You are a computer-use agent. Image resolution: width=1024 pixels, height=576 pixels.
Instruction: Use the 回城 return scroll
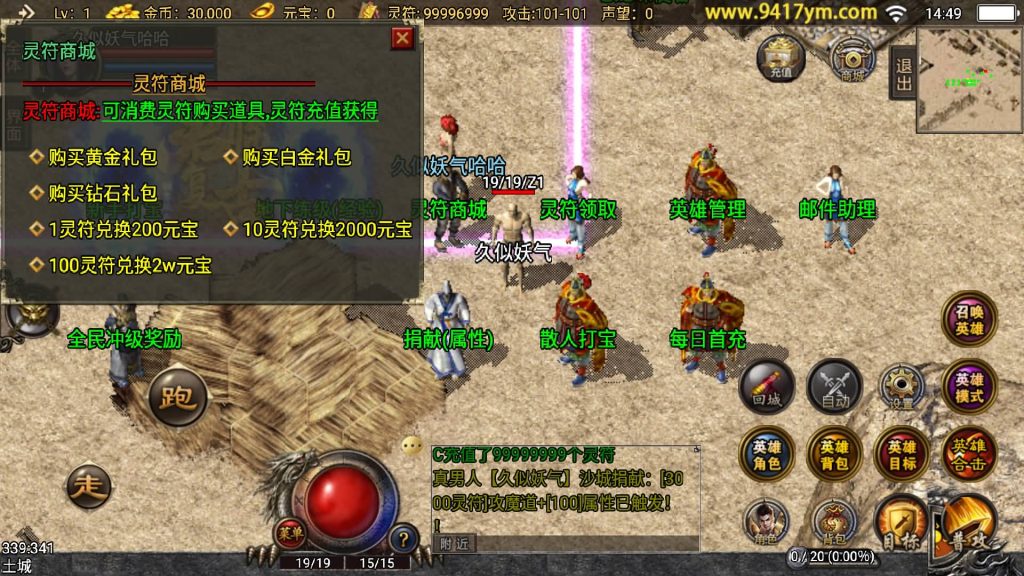tap(767, 387)
